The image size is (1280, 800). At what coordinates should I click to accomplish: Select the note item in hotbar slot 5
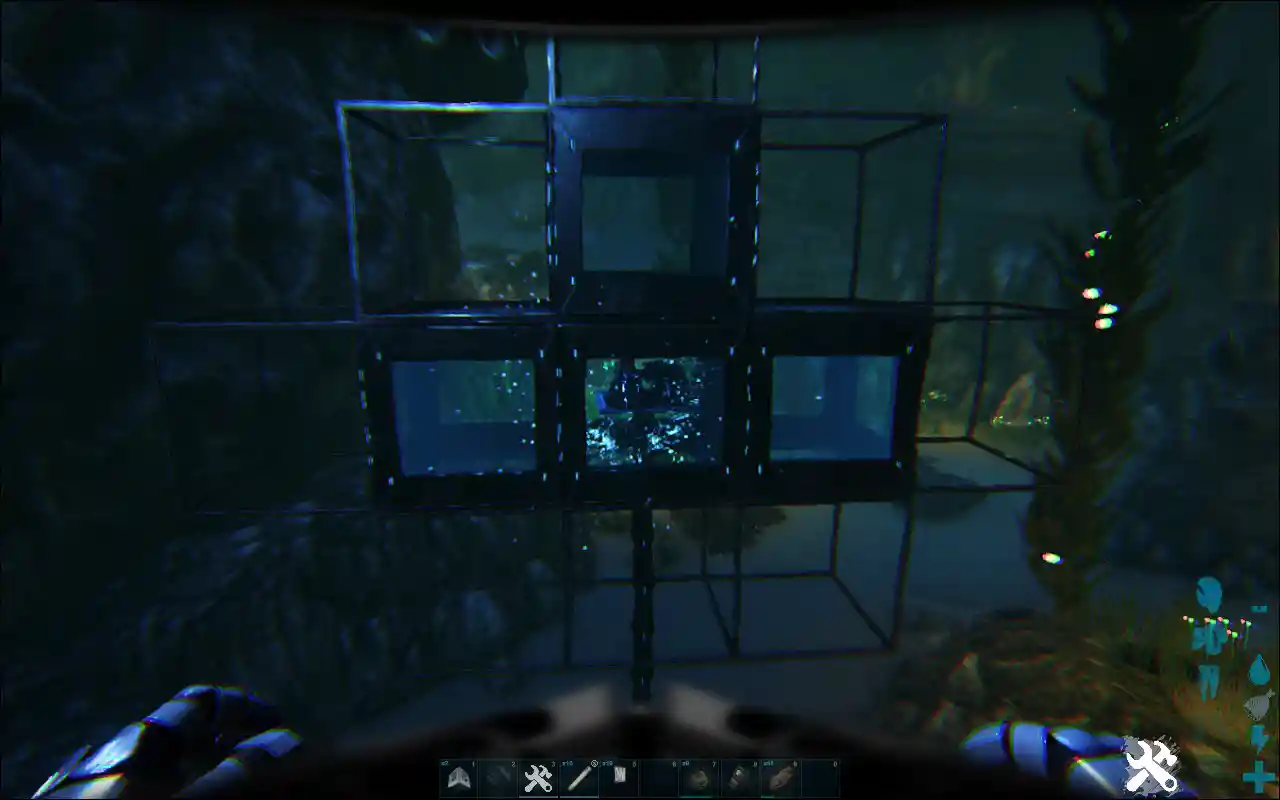[x=620, y=776]
